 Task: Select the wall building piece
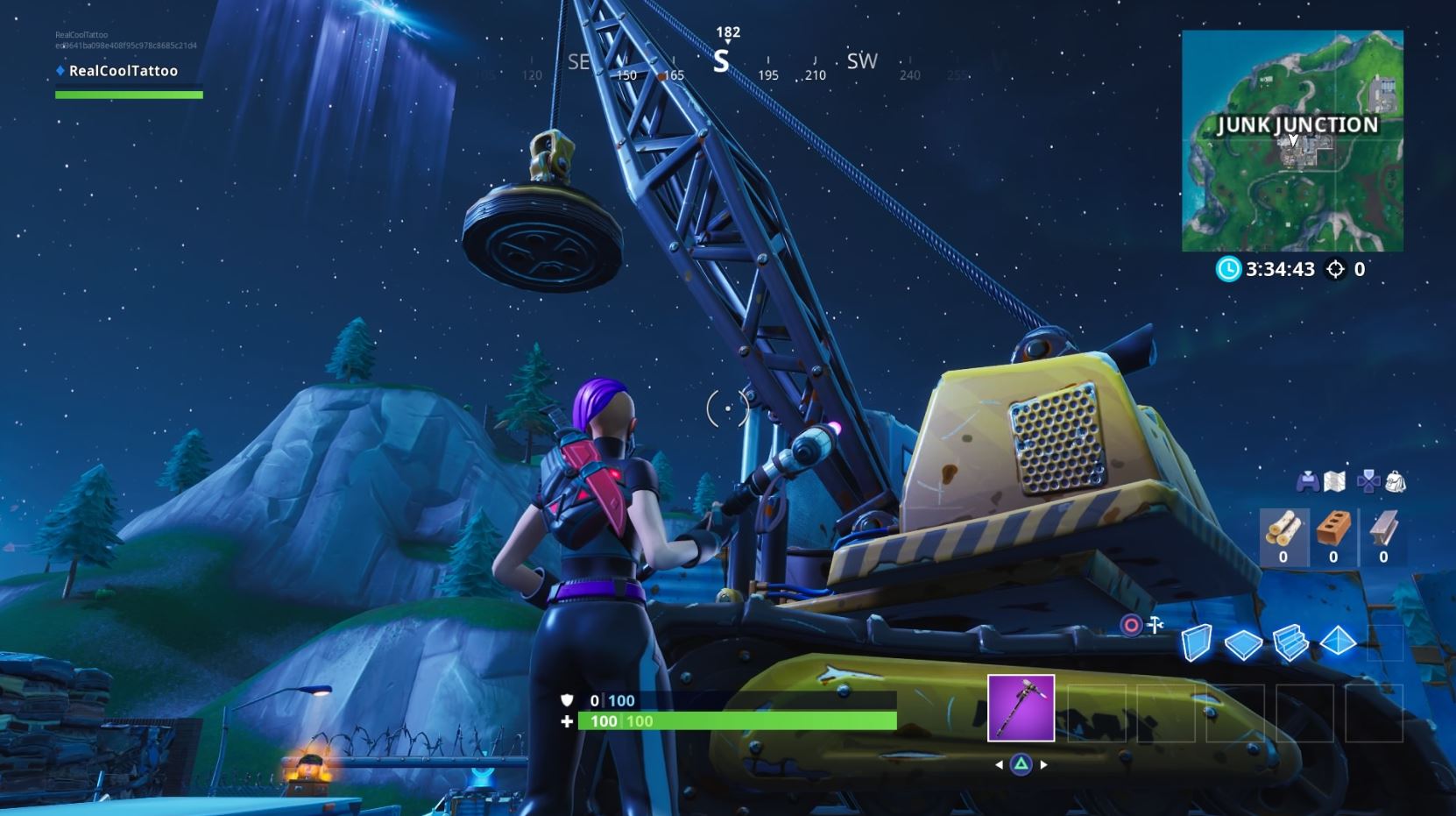[1196, 644]
